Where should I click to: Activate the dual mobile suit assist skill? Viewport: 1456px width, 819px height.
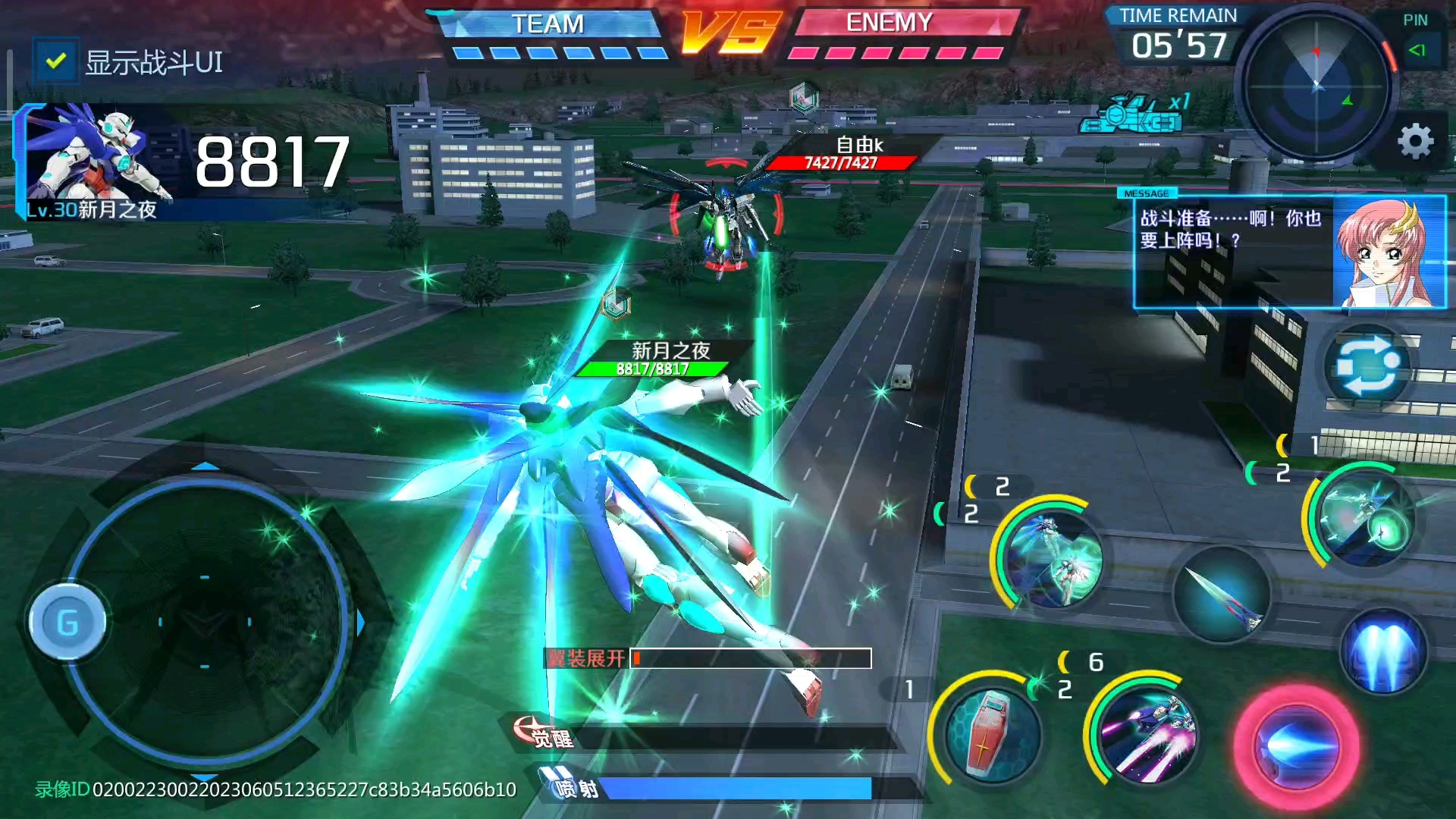(1051, 558)
